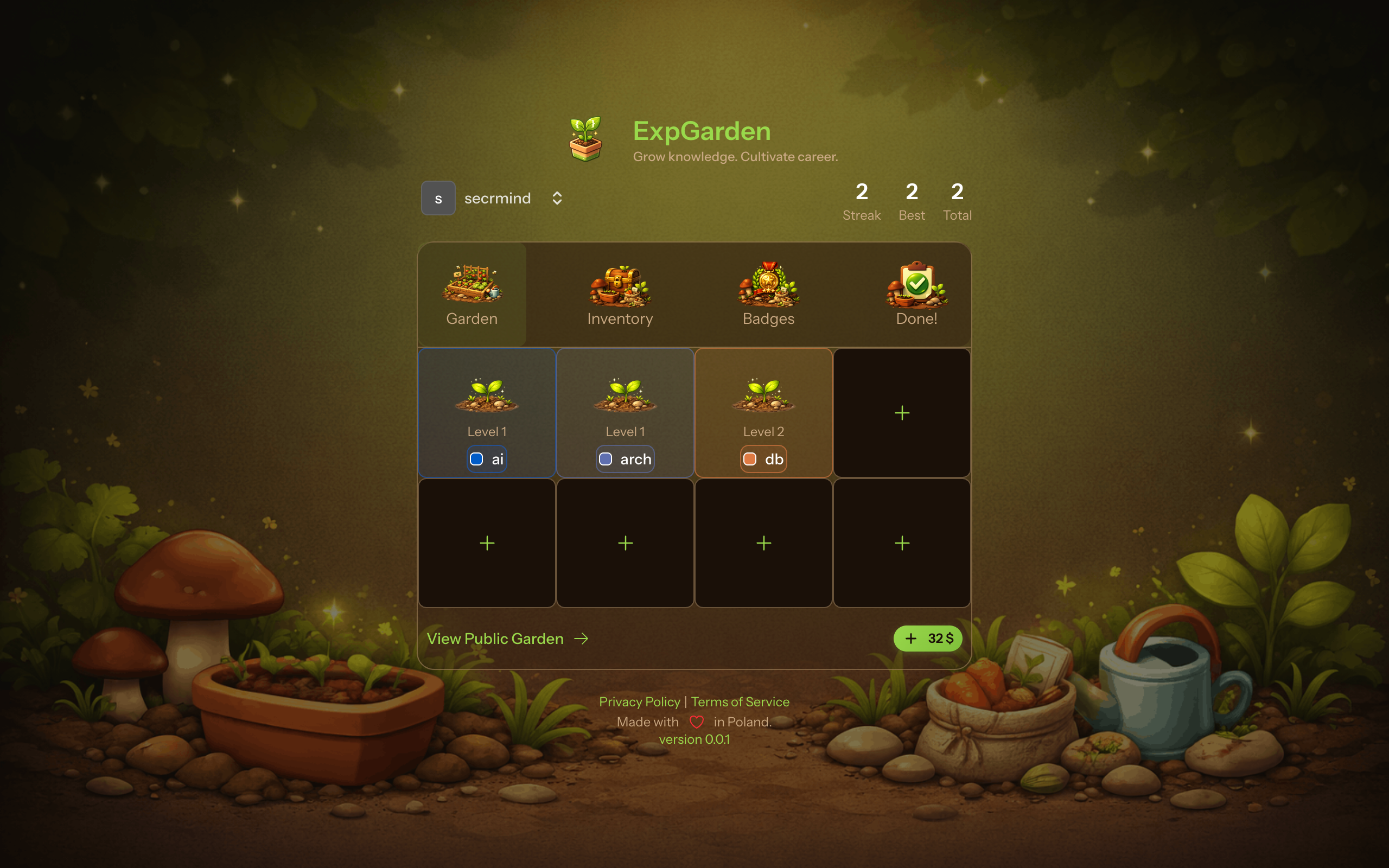Toggle the orange checkbox on the db plant
This screenshot has height=868, width=1389.
[x=750, y=459]
